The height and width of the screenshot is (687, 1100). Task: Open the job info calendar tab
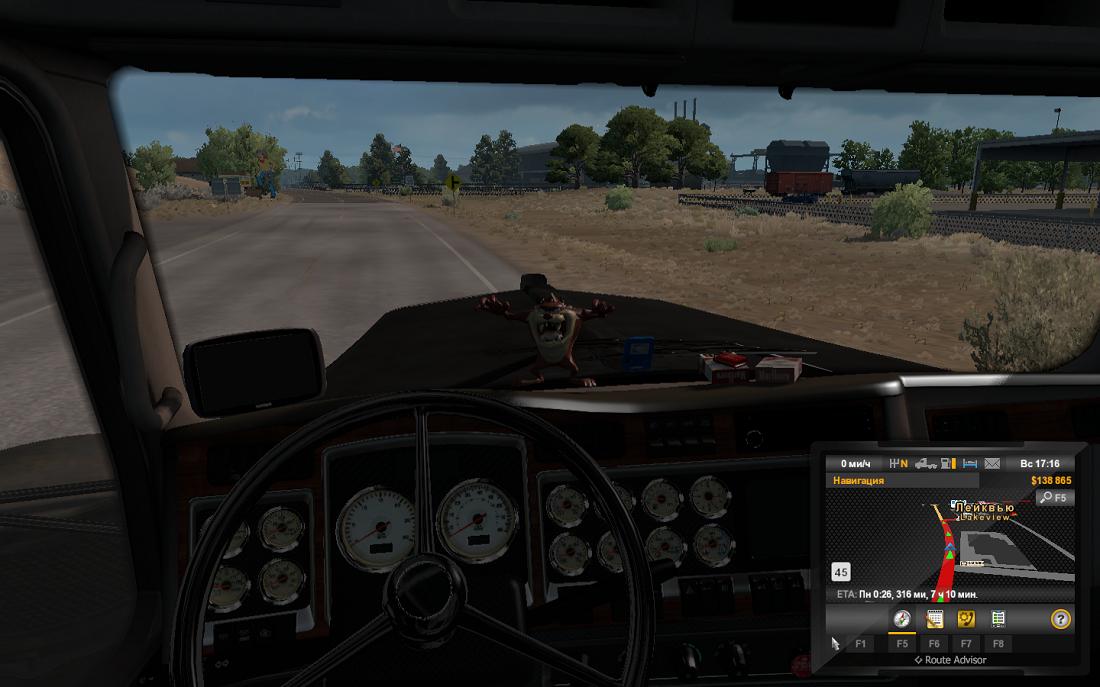[x=935, y=619]
